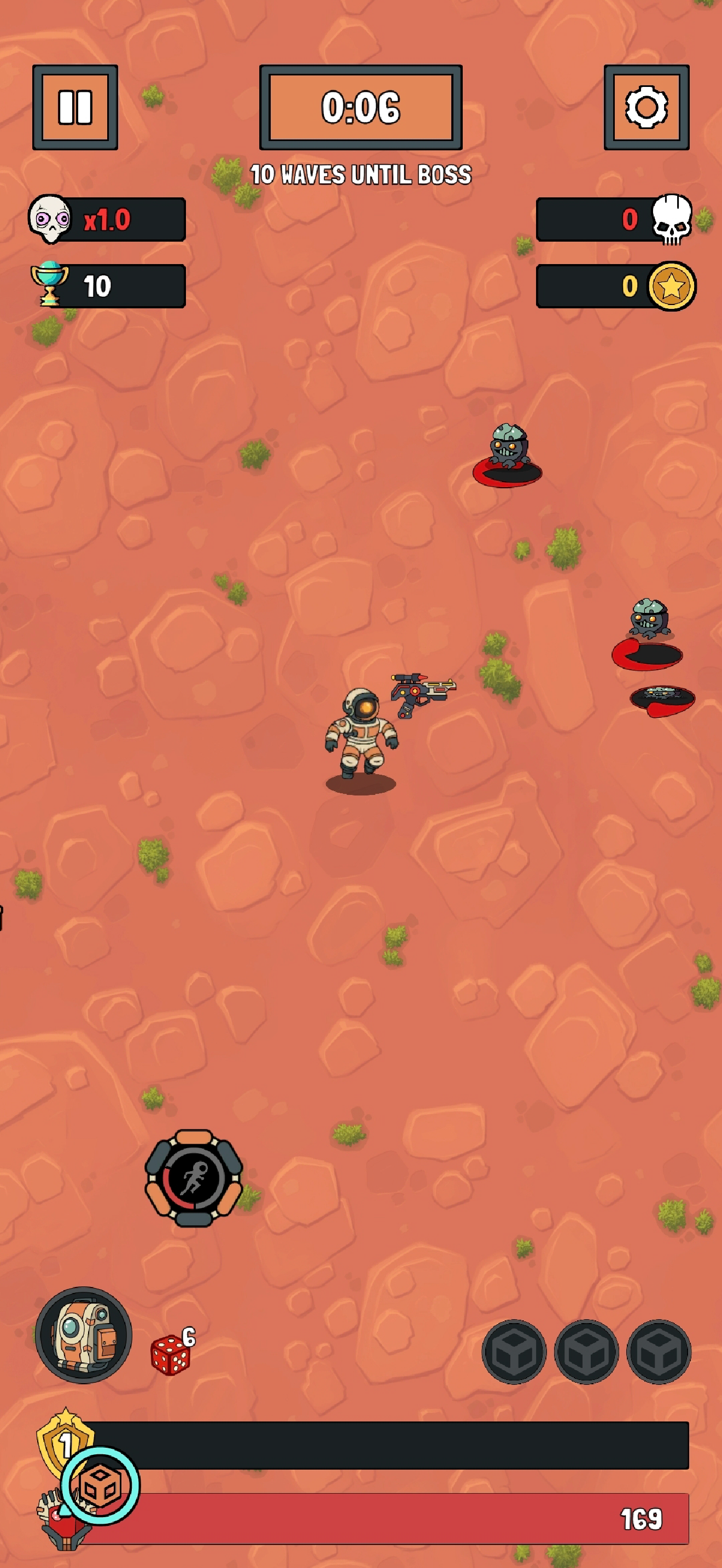Click the 0:06 wave timer display
This screenshot has height=1568, width=722.
click(360, 108)
